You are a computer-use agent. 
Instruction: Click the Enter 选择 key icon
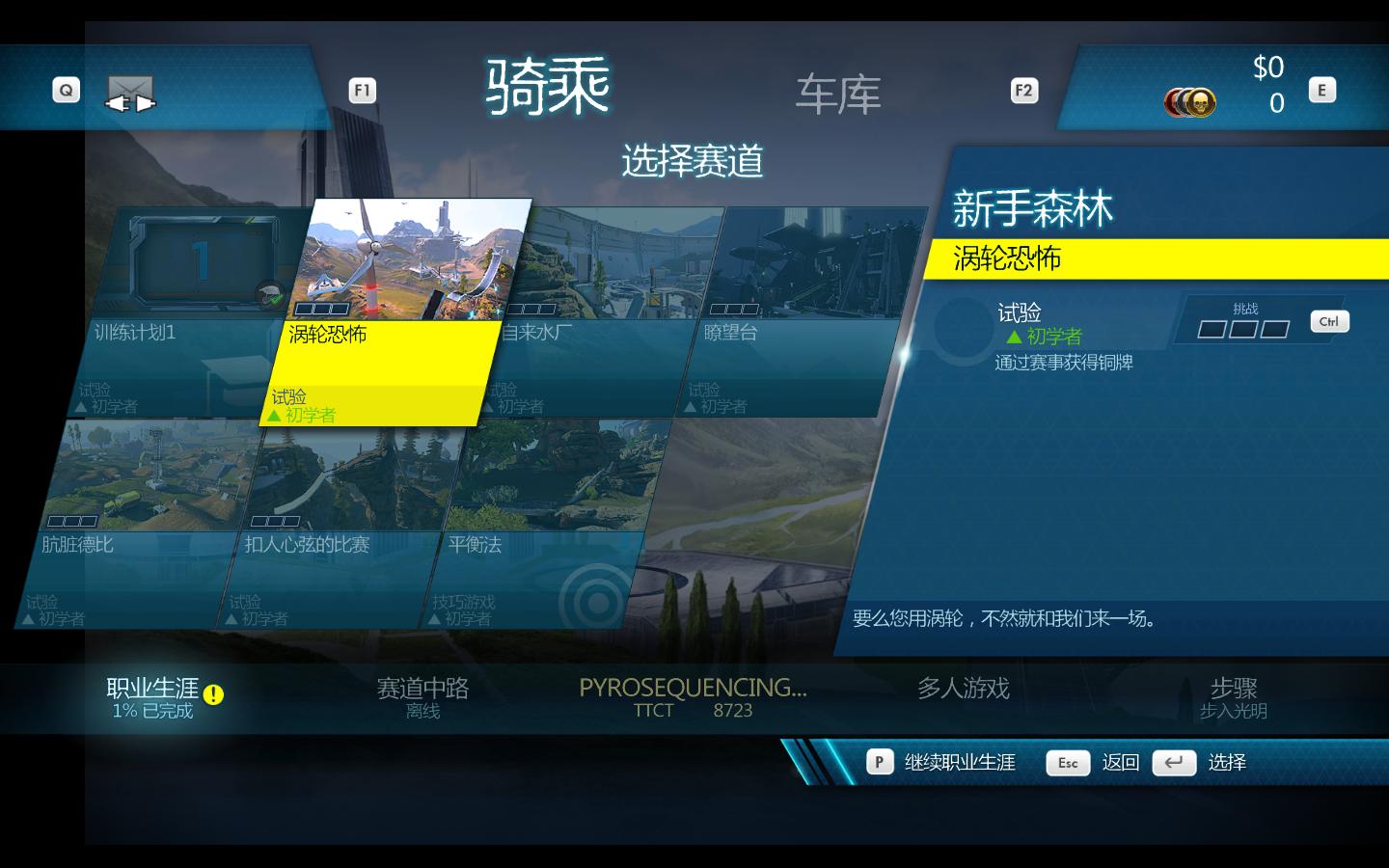(x=1175, y=762)
